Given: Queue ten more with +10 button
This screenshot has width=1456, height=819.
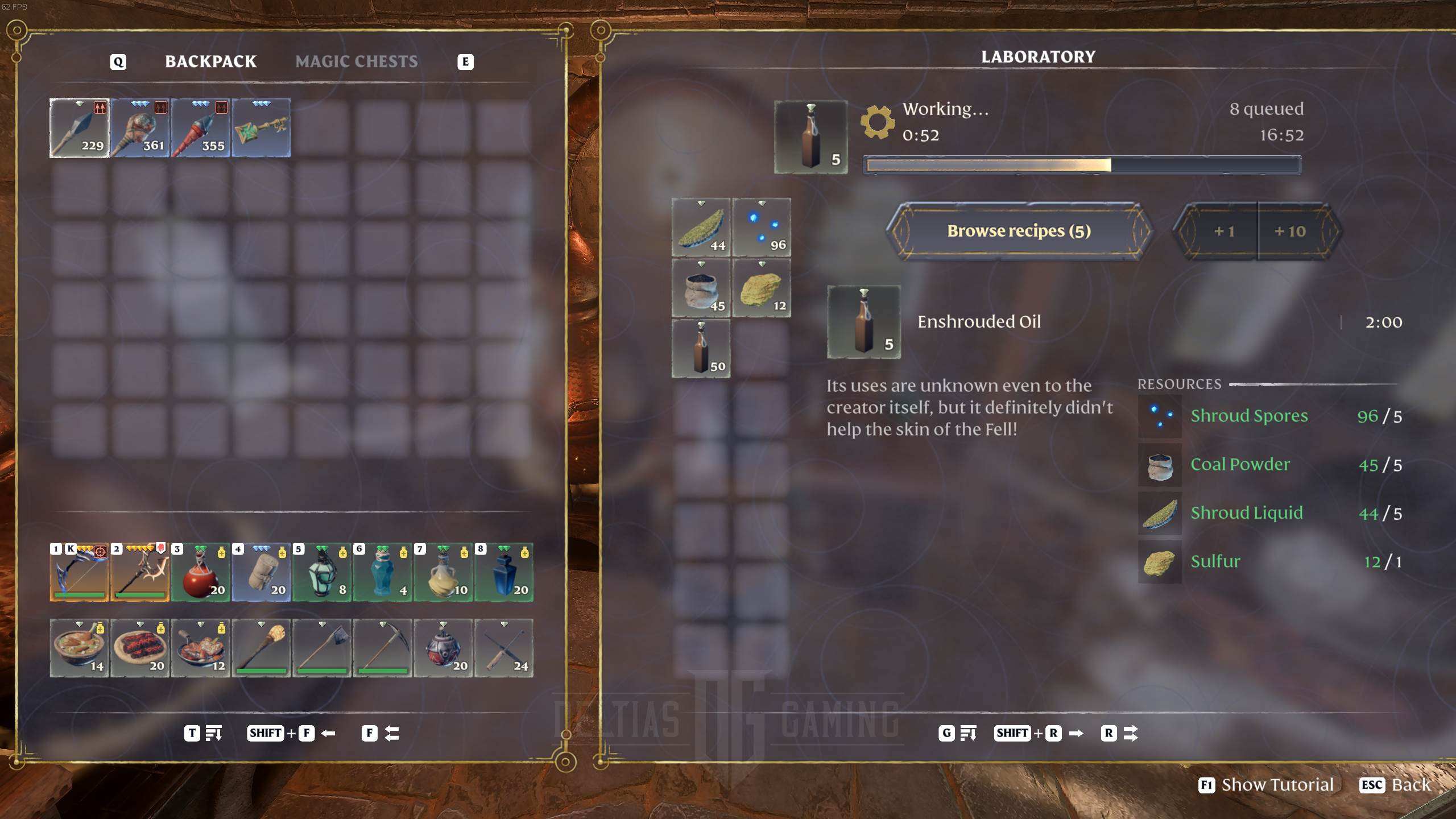Looking at the screenshot, I should pyautogui.click(x=1290, y=231).
